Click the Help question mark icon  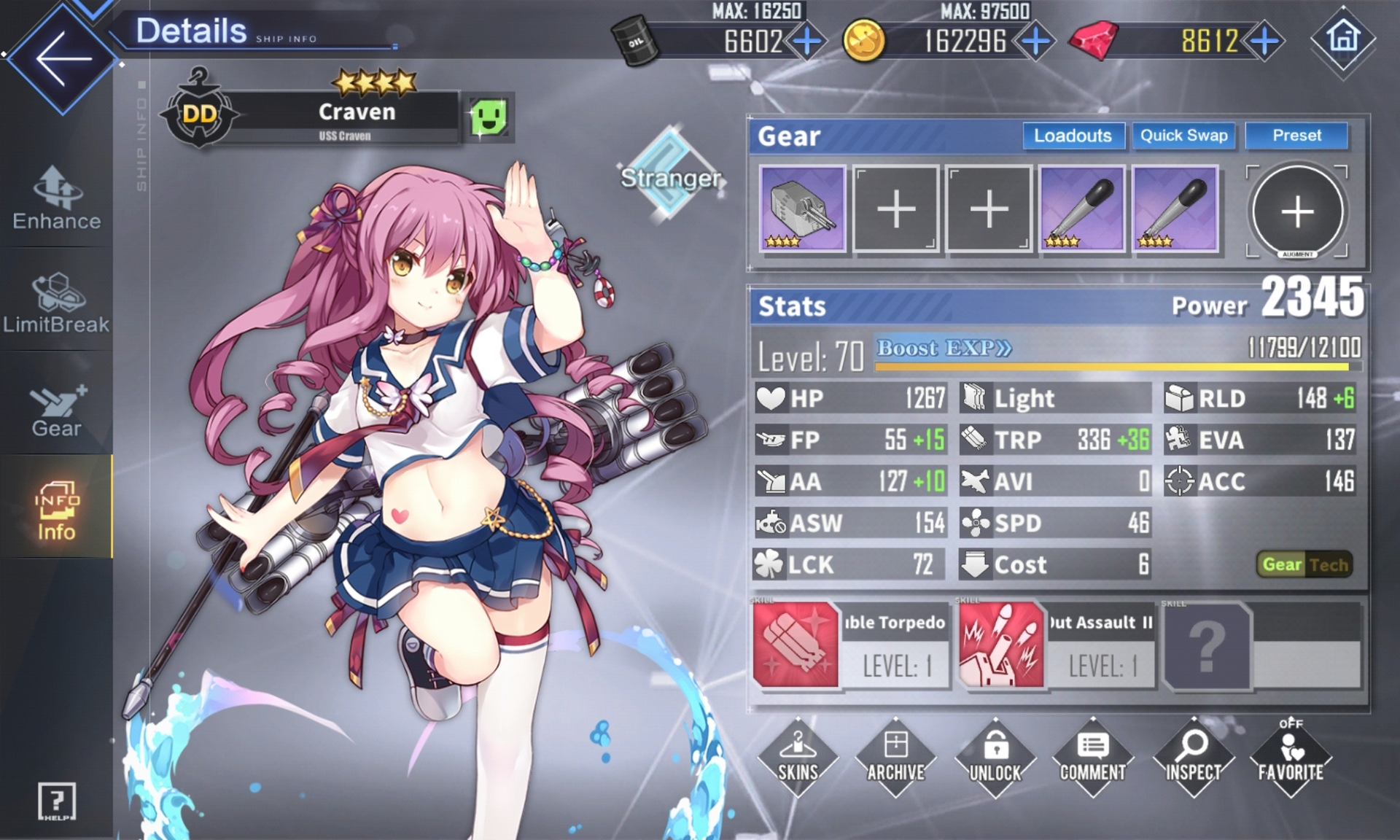[56, 801]
